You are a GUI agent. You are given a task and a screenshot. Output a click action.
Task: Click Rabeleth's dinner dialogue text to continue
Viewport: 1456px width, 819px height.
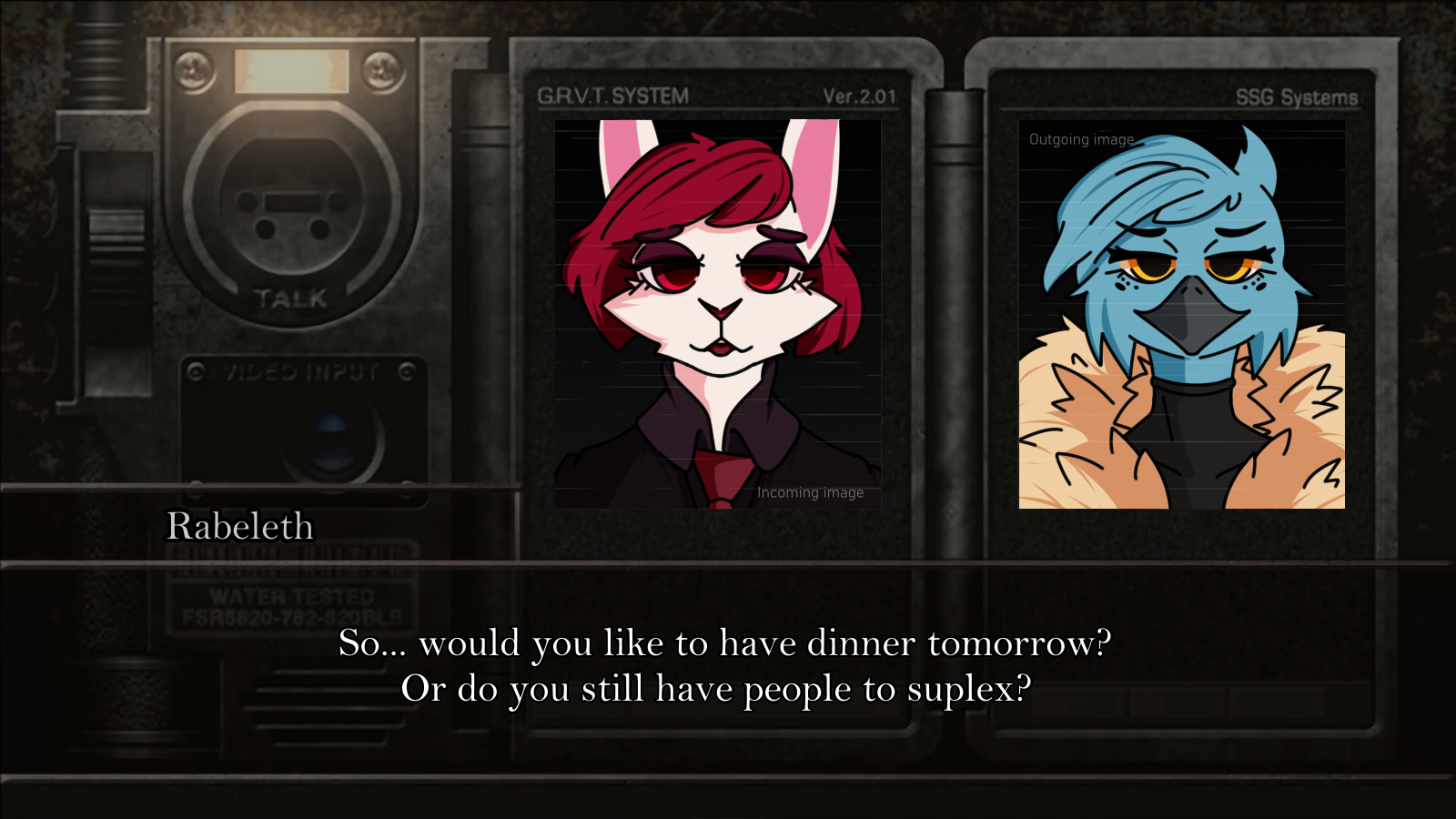pos(724,665)
